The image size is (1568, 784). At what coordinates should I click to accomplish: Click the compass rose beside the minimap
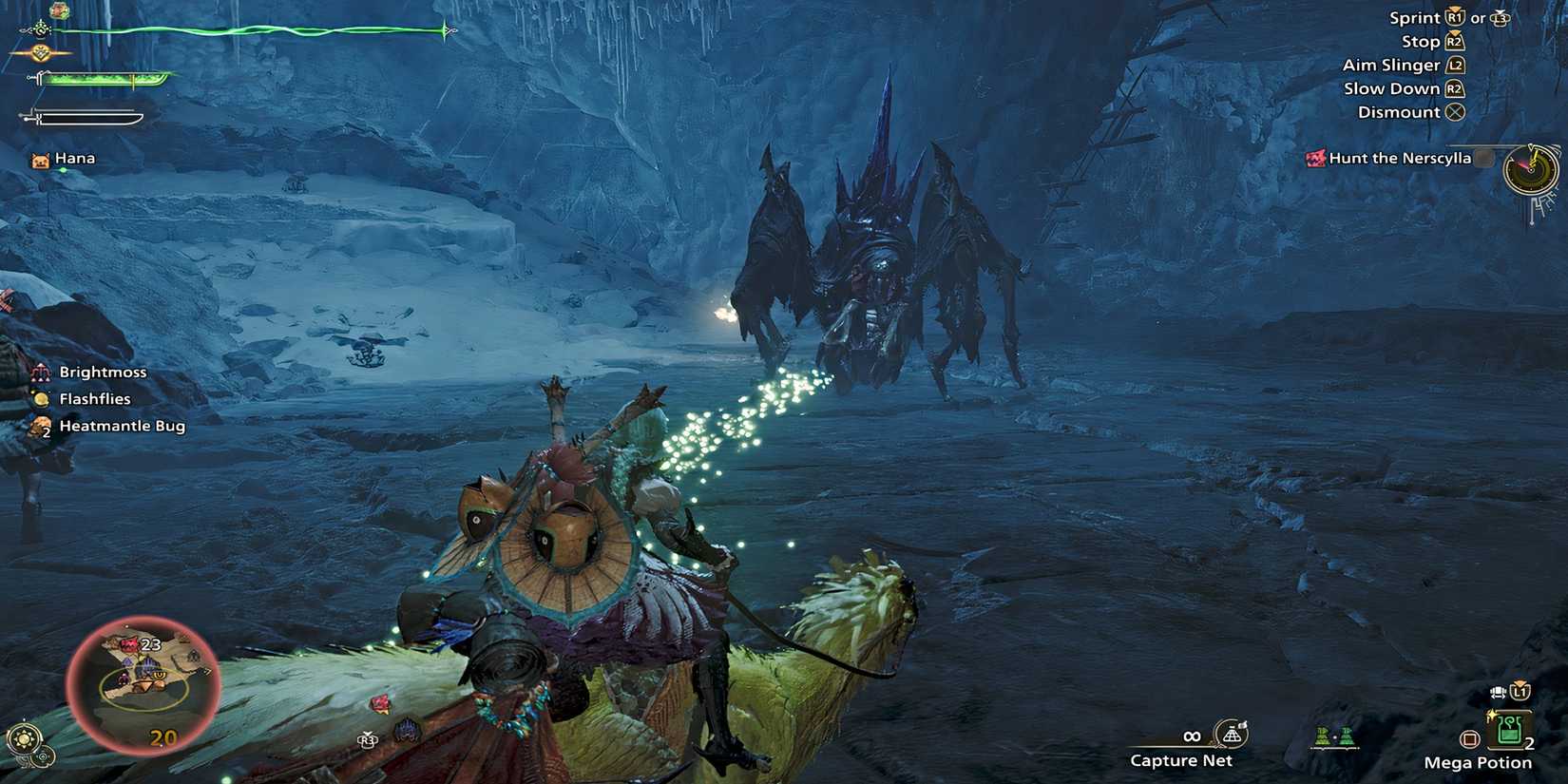23,737
